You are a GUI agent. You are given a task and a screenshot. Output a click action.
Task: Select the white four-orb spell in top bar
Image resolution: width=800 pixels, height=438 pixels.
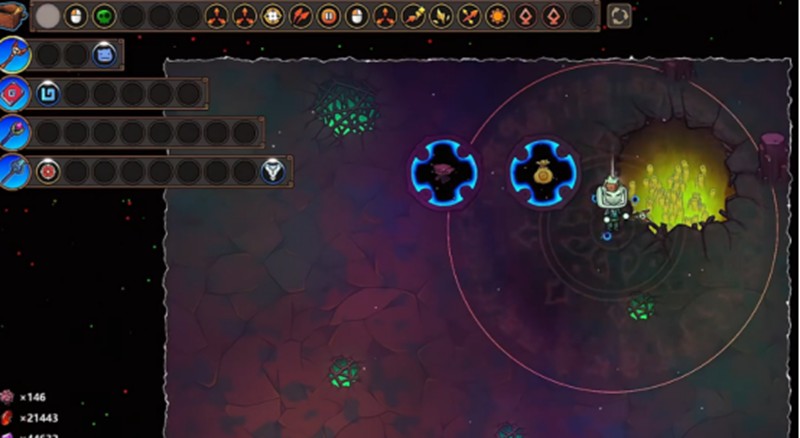point(272,16)
